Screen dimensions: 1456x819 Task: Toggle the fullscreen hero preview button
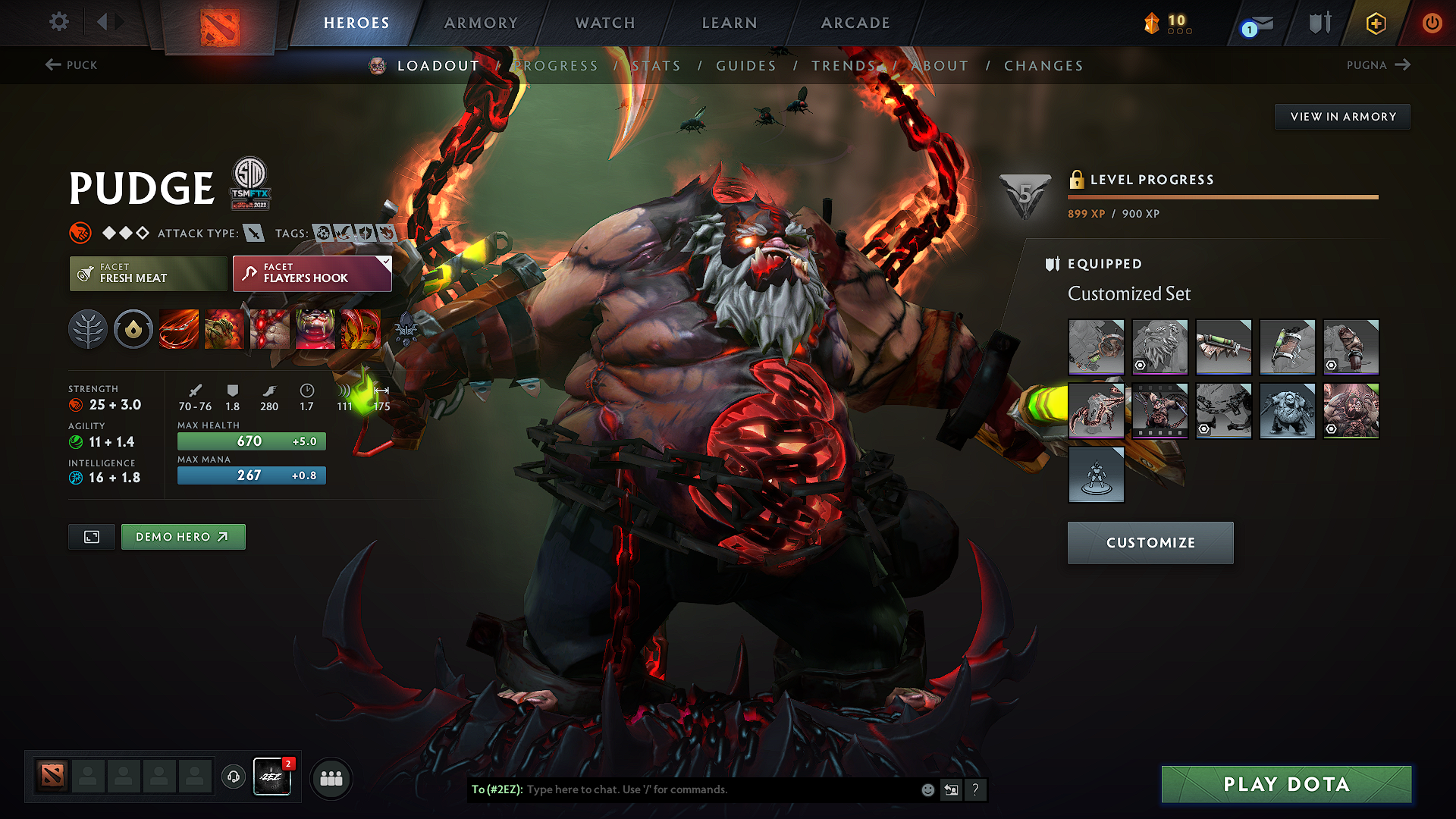[91, 536]
